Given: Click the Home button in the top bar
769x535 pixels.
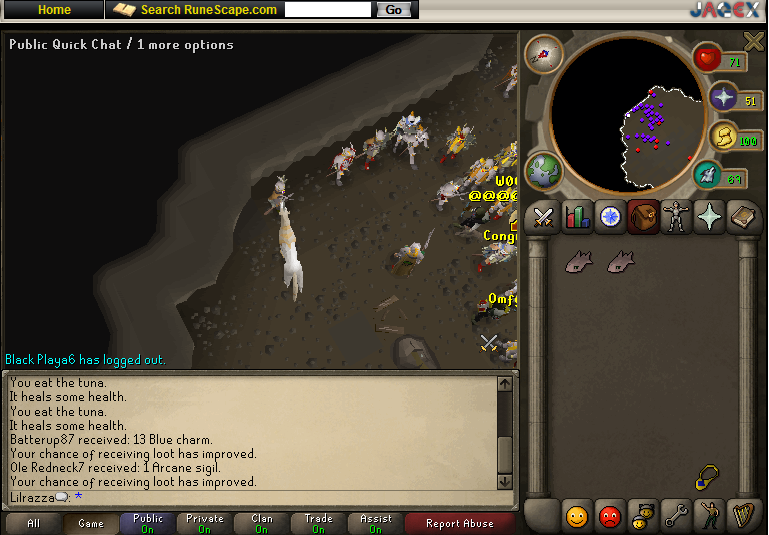Looking at the screenshot, I should tap(53, 10).
